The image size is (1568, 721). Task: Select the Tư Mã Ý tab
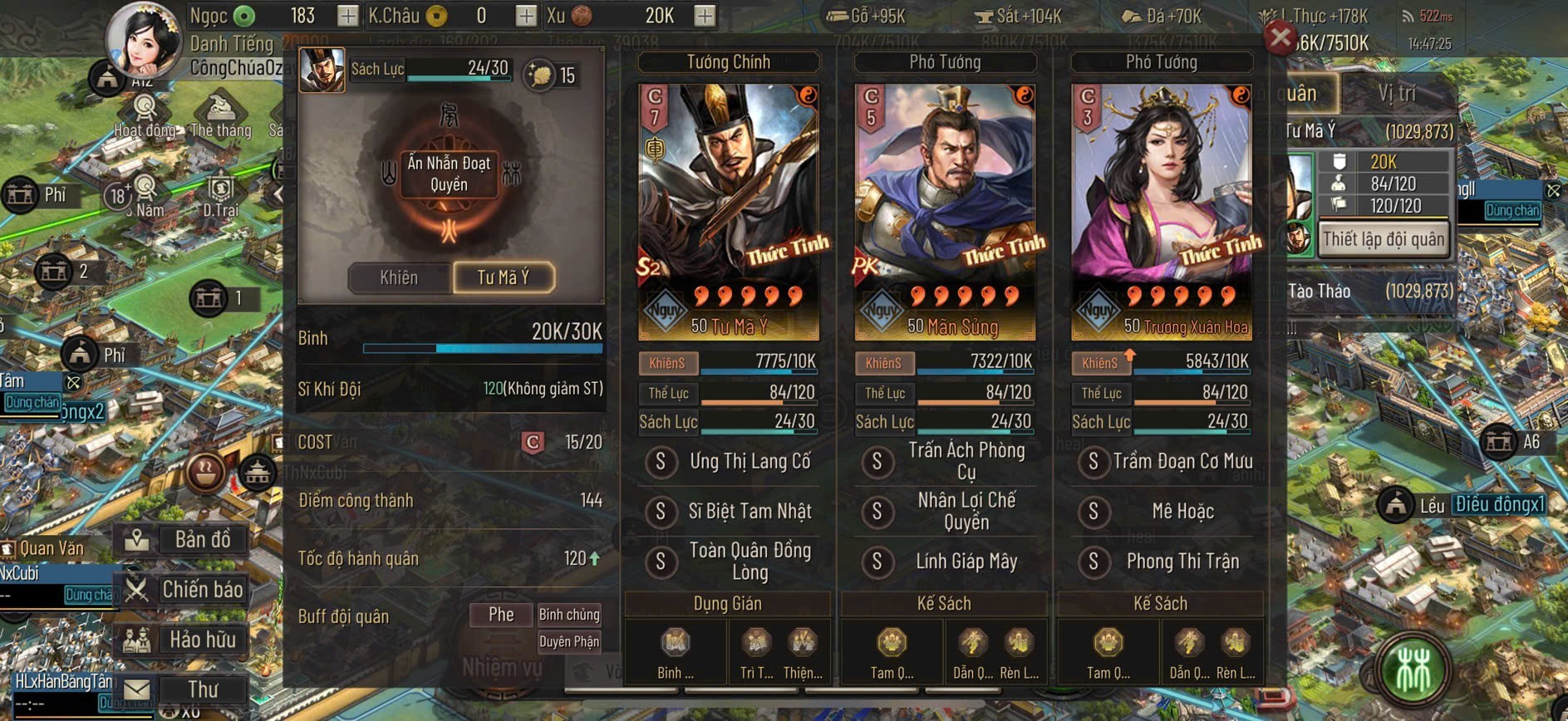point(504,277)
